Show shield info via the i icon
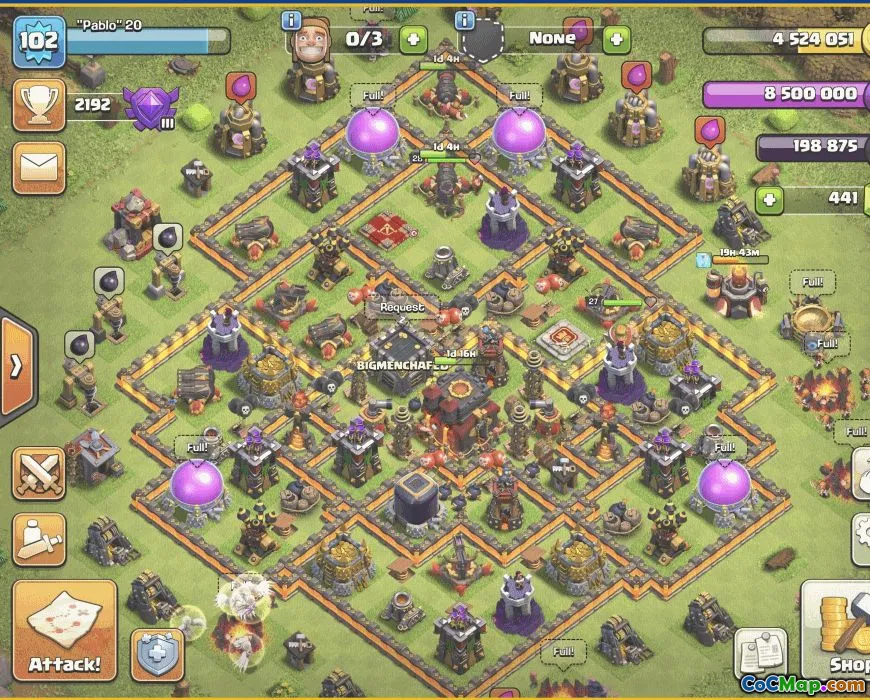 465,20
